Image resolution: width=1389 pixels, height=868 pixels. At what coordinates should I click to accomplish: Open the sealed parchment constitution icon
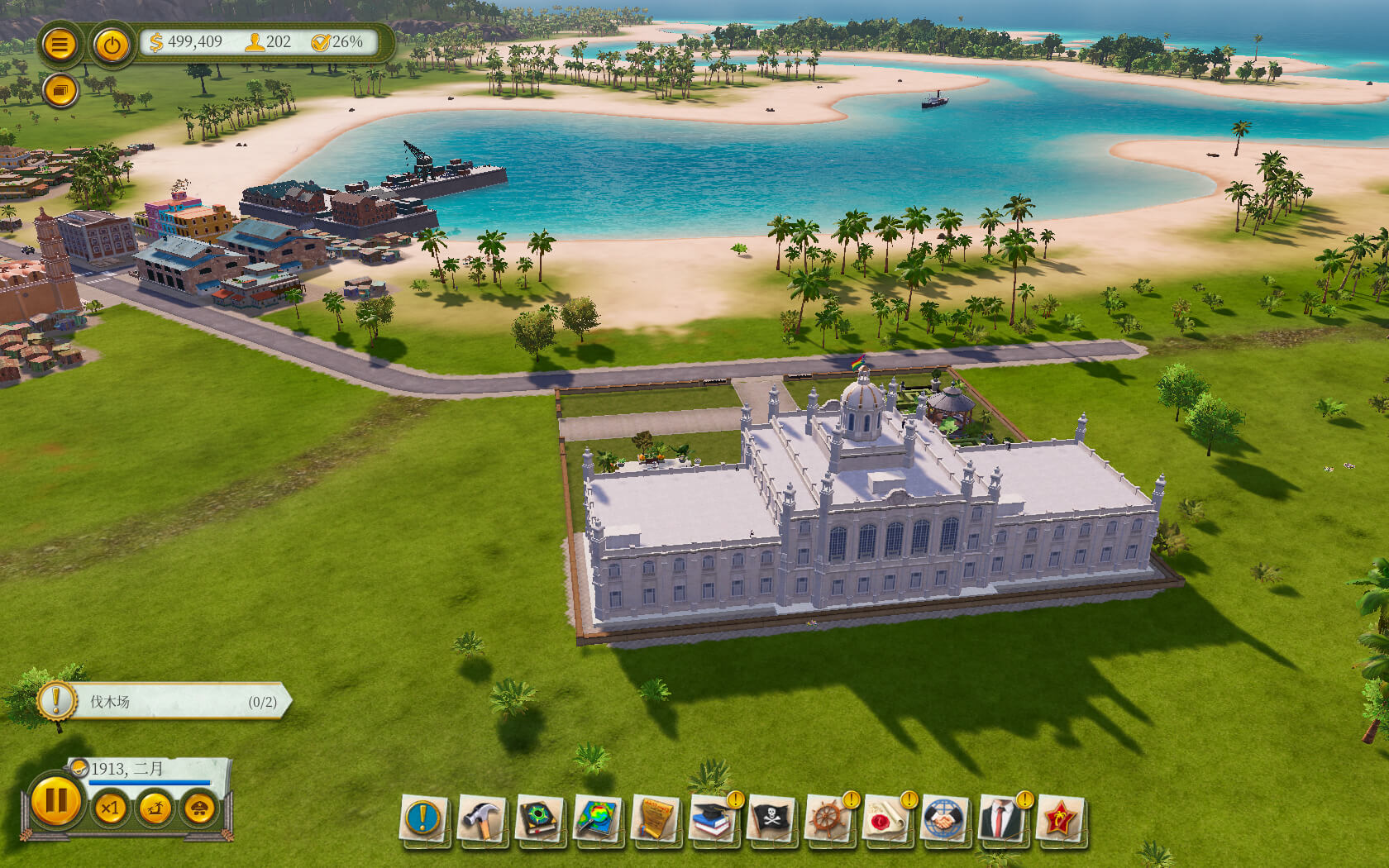point(887,818)
